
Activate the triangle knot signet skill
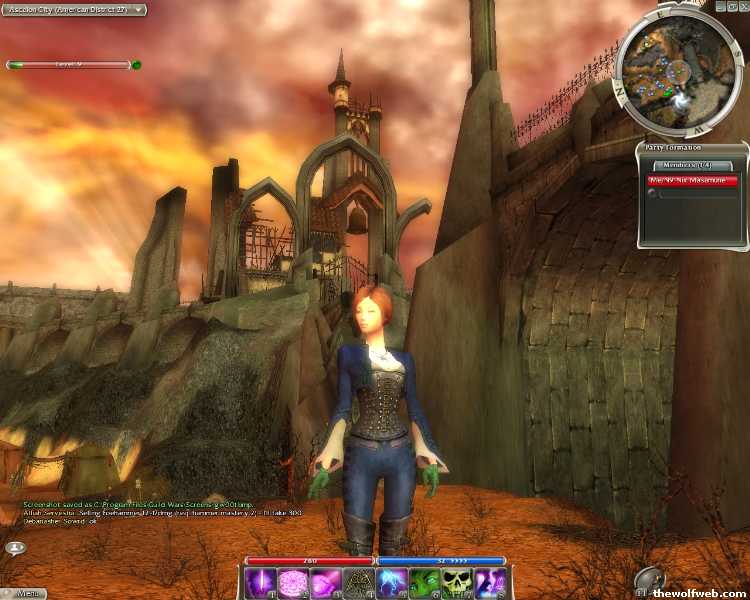359,583
